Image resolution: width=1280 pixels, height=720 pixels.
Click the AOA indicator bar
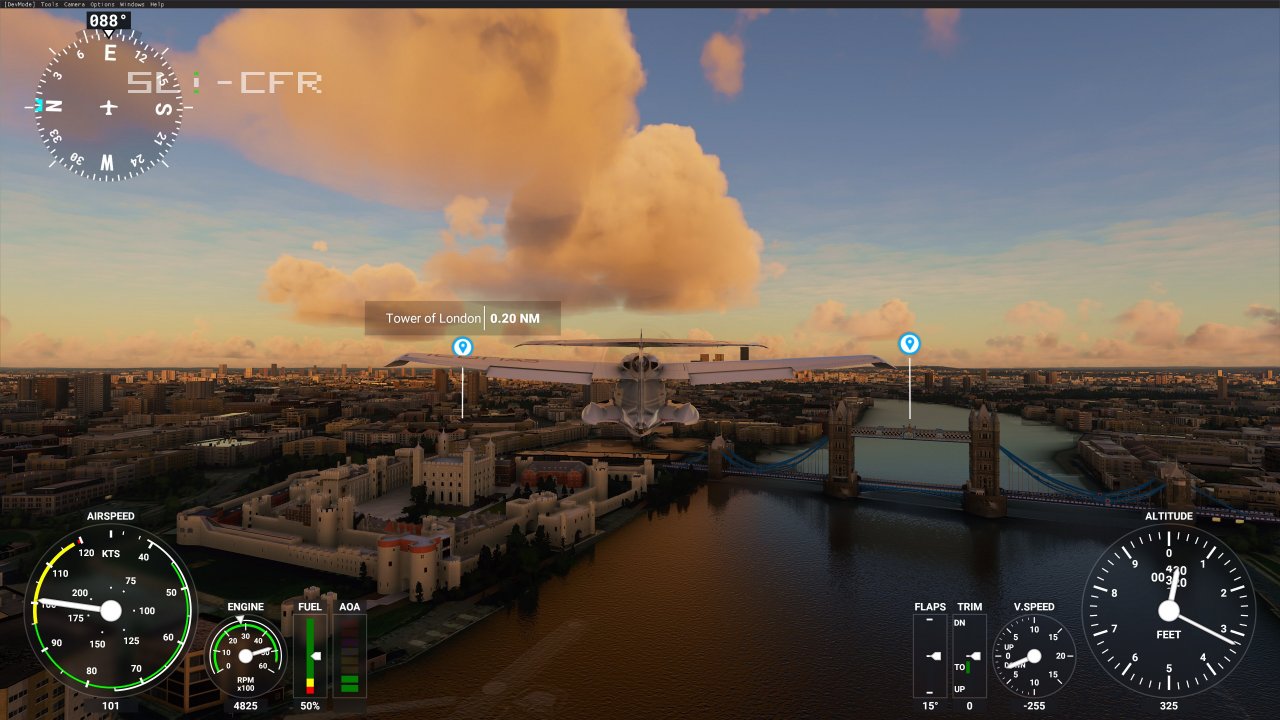[x=349, y=655]
